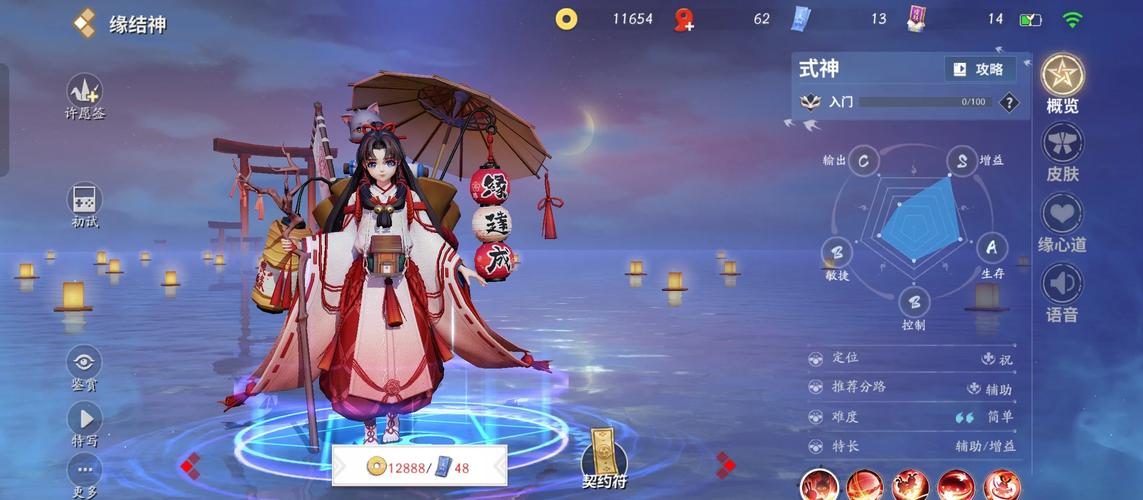View the first skill icon in the bottom row
The width and height of the screenshot is (1143, 500).
[x=820, y=486]
